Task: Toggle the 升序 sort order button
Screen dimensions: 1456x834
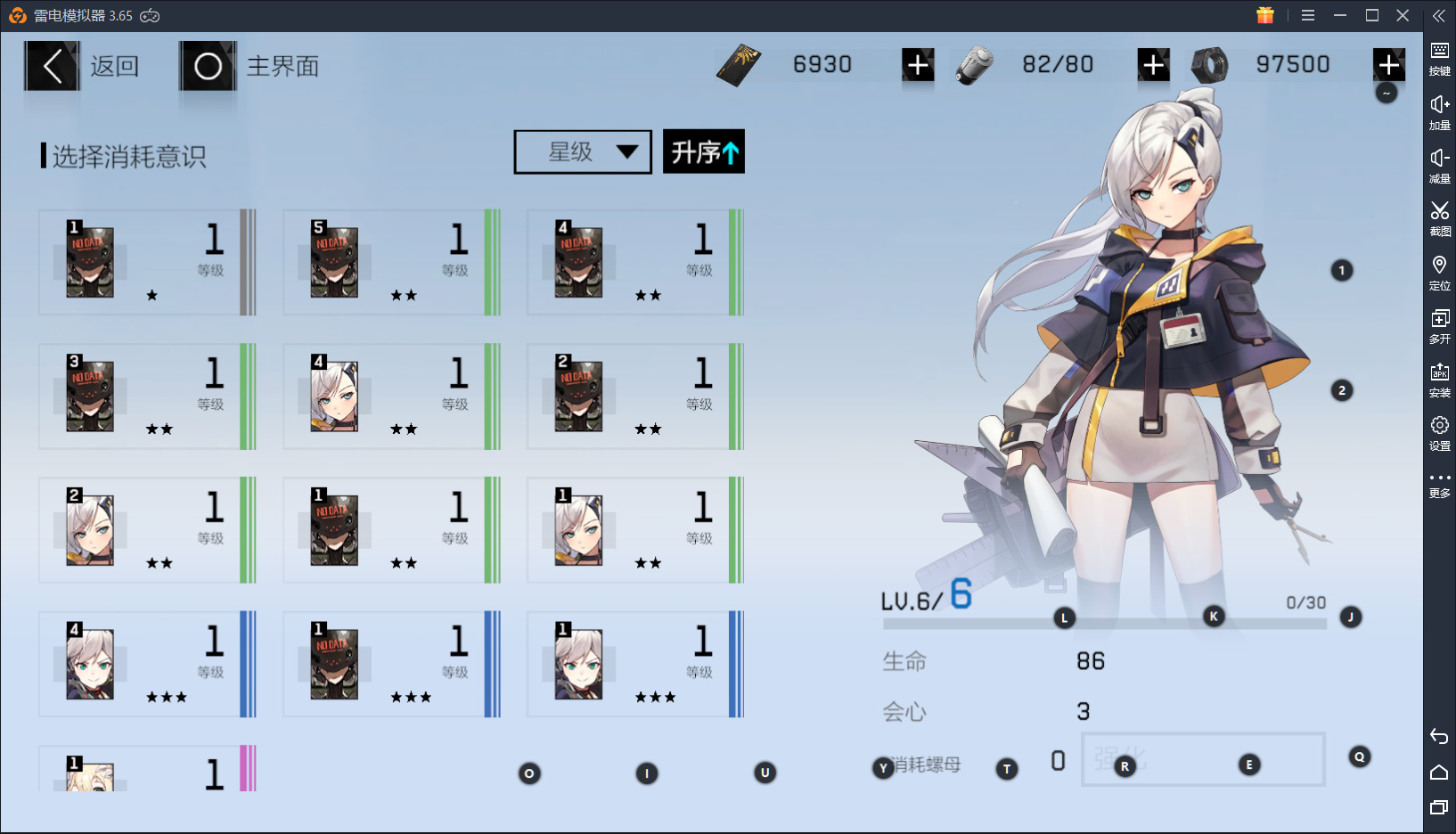Action: pyautogui.click(x=703, y=152)
